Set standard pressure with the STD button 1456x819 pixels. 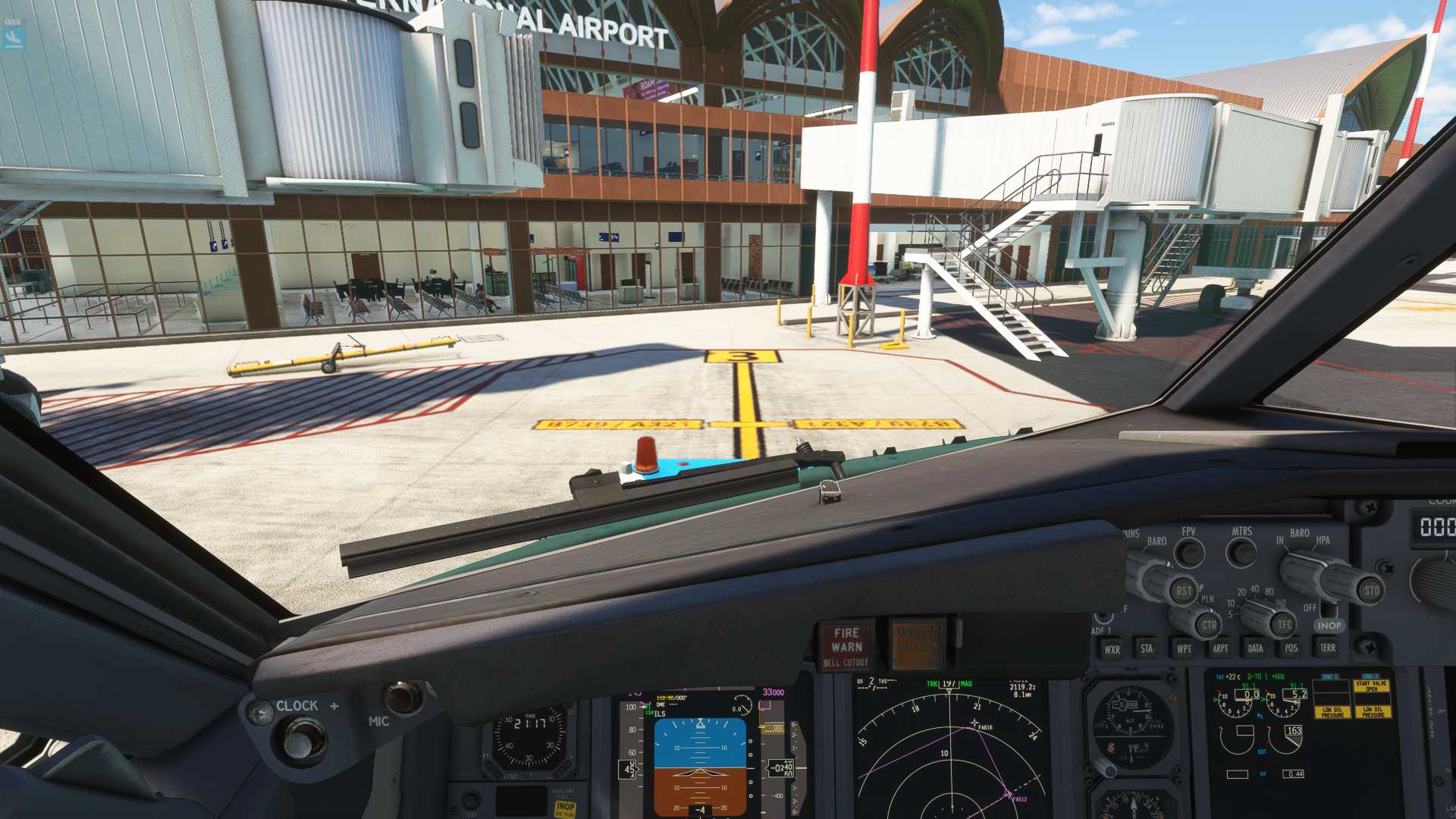1371,590
